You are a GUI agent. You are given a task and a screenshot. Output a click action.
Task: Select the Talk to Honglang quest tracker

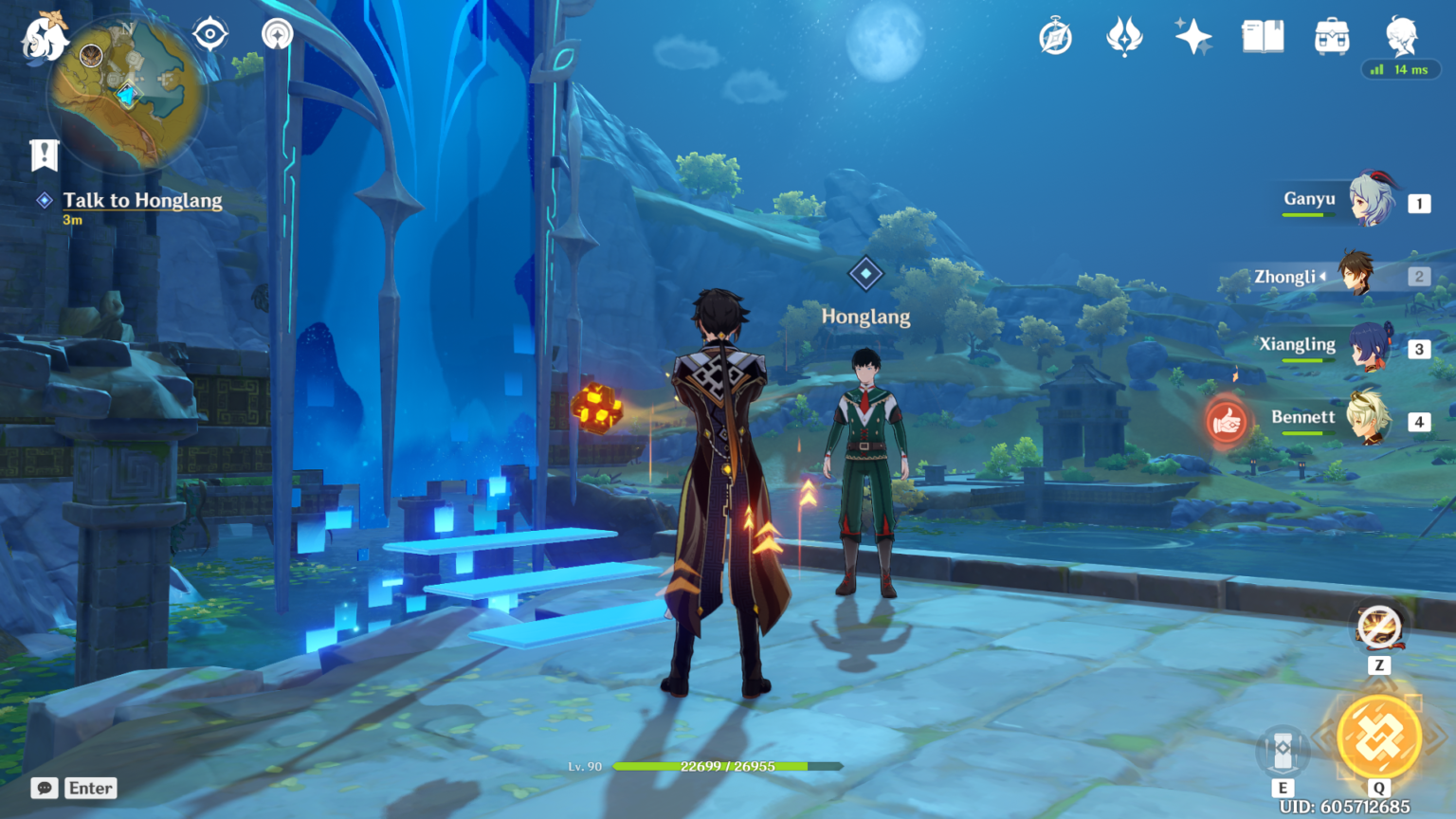(x=142, y=201)
